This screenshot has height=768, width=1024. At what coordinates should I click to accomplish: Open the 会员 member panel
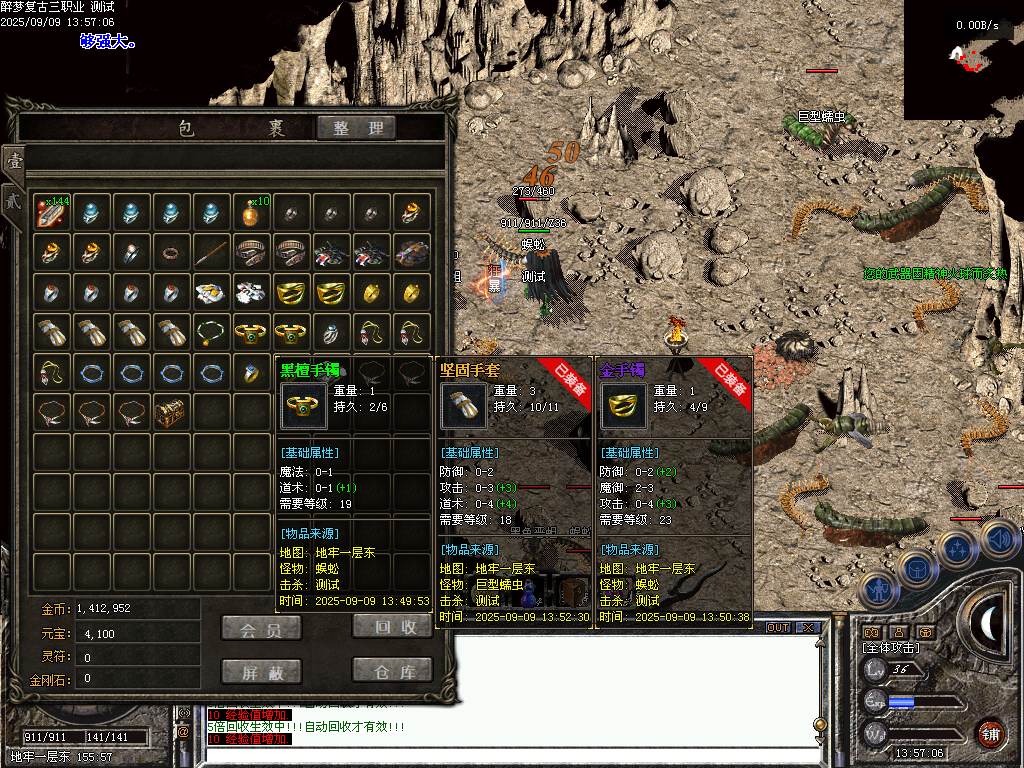click(x=261, y=628)
